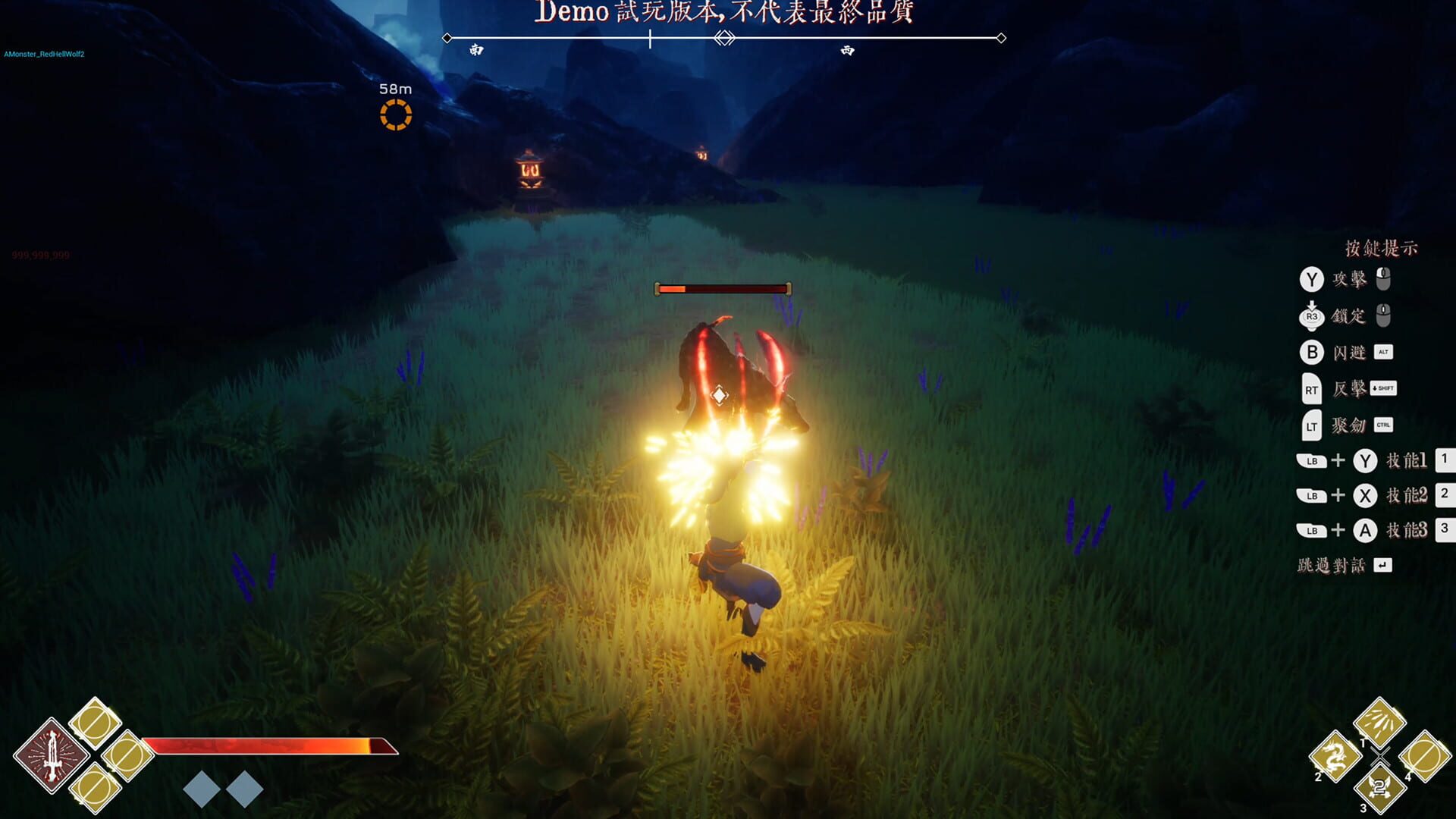Image resolution: width=1456 pixels, height=819 pixels.
Task: Click the 58m waypoint marker
Action: tap(396, 115)
